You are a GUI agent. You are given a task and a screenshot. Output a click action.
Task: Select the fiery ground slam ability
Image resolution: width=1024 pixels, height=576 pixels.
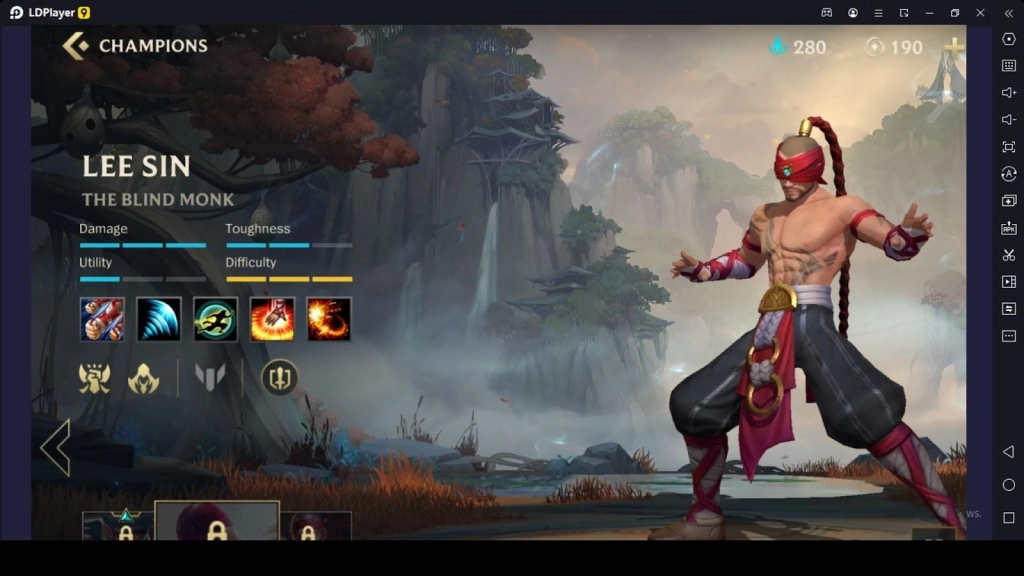[x=272, y=320]
